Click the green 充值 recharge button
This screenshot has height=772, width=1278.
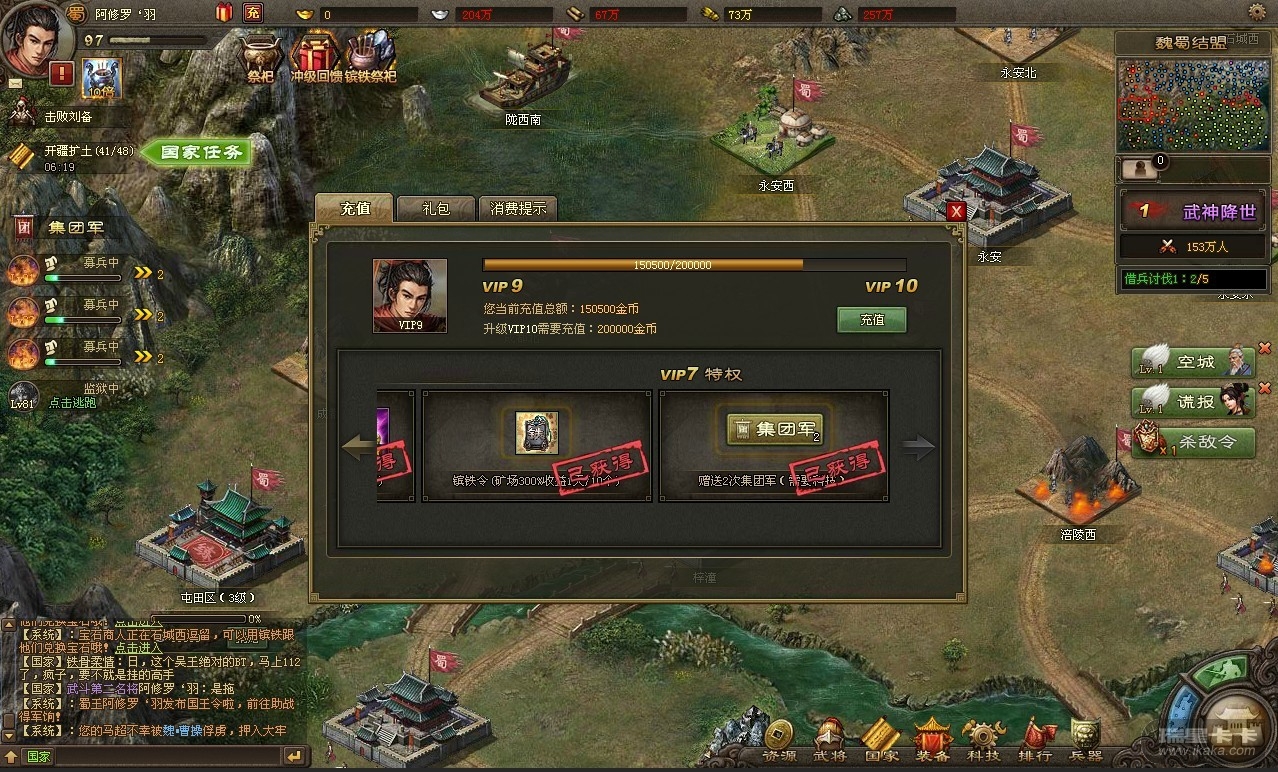click(x=872, y=320)
